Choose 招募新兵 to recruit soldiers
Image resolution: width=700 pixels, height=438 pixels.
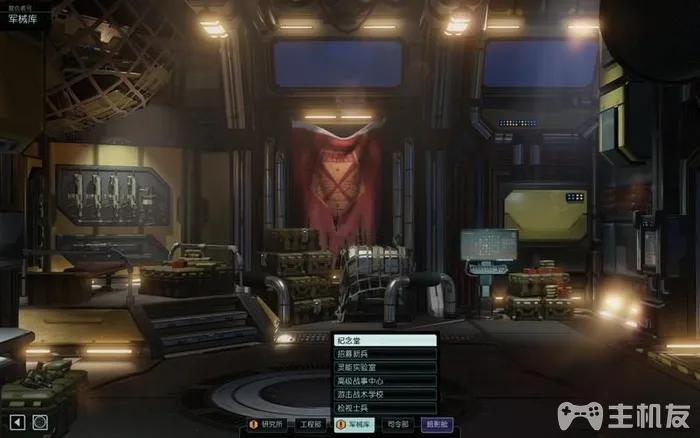[x=385, y=354]
